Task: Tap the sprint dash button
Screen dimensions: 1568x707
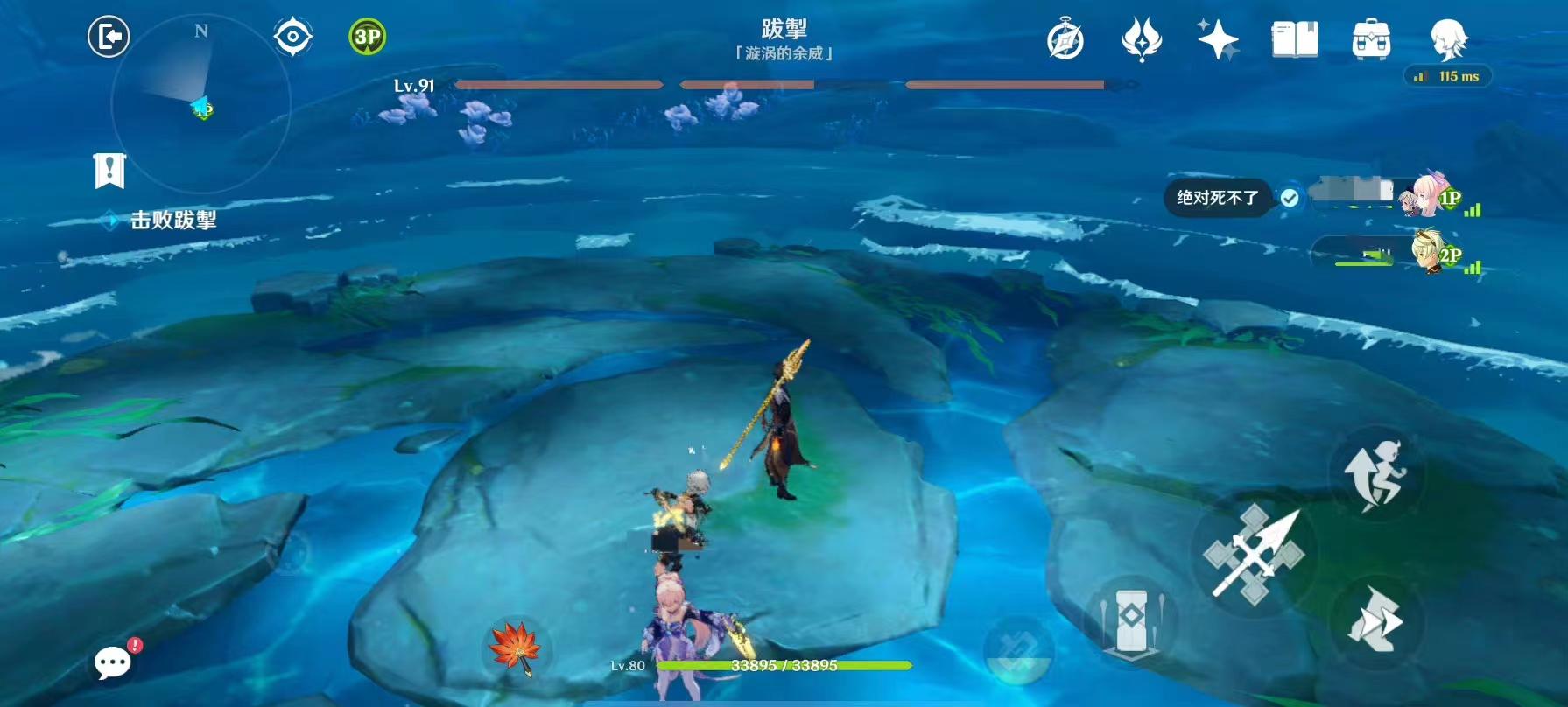Action: [1375, 619]
